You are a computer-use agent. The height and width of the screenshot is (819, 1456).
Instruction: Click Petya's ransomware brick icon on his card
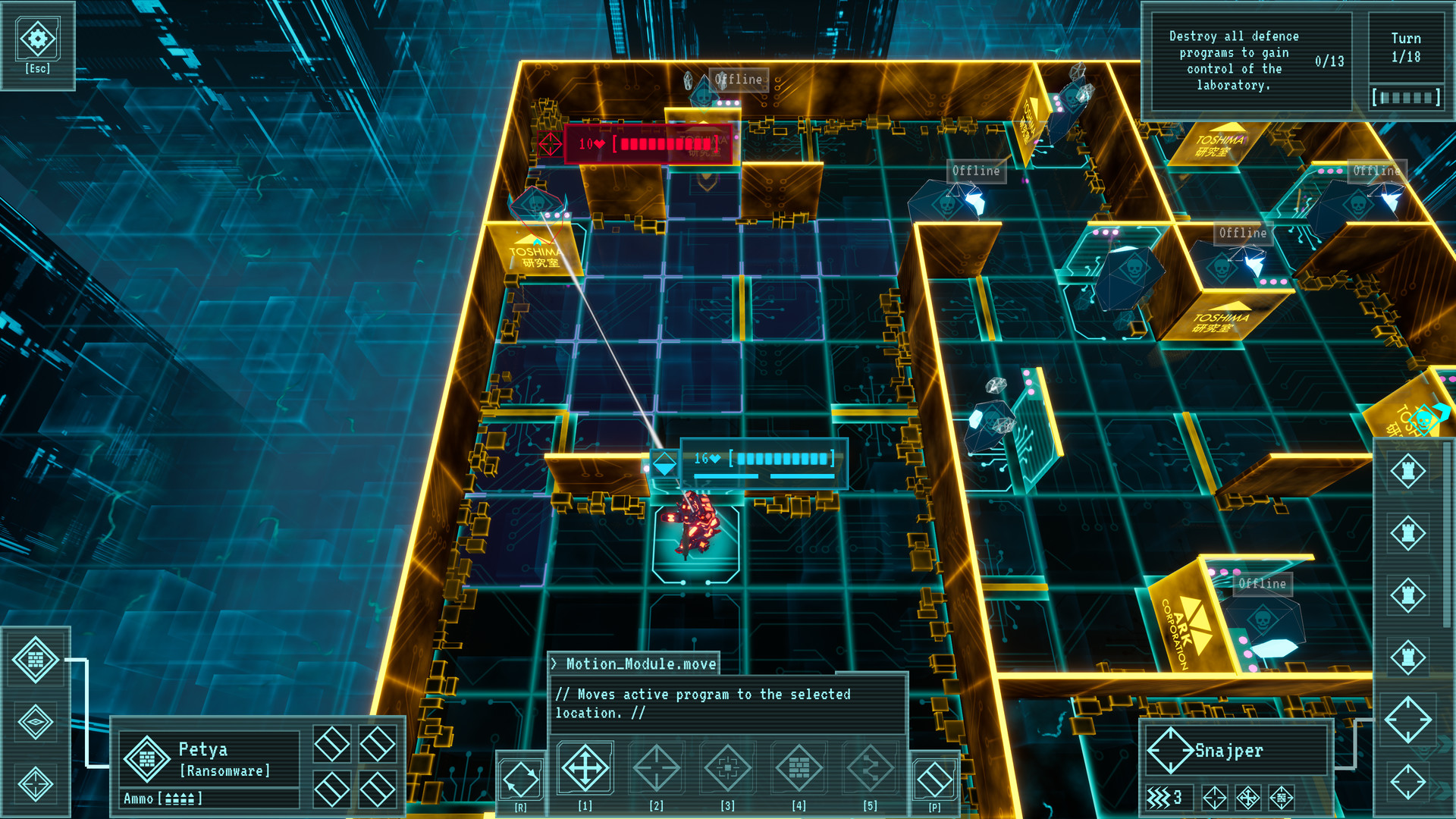tap(147, 758)
